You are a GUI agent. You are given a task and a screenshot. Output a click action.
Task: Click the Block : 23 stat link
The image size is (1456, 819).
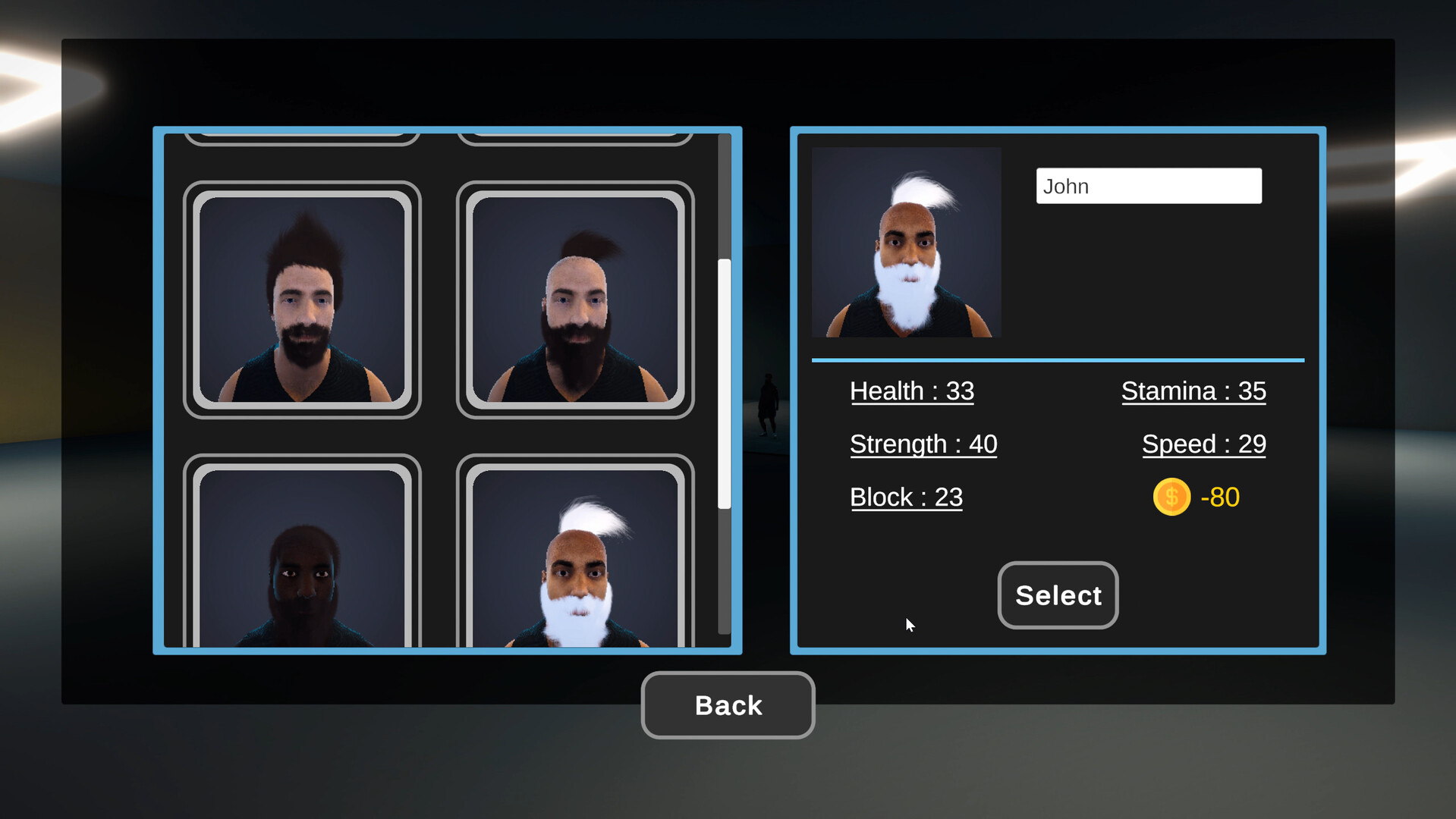click(906, 497)
